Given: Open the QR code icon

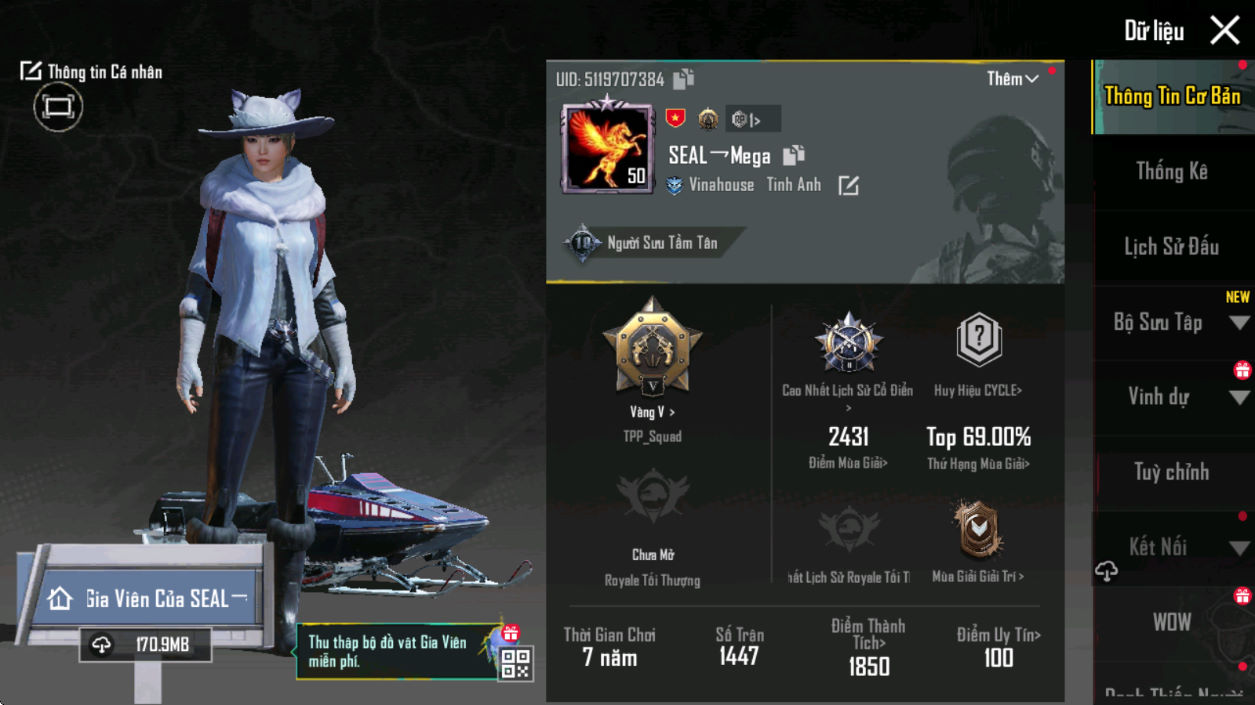Looking at the screenshot, I should coord(515,663).
